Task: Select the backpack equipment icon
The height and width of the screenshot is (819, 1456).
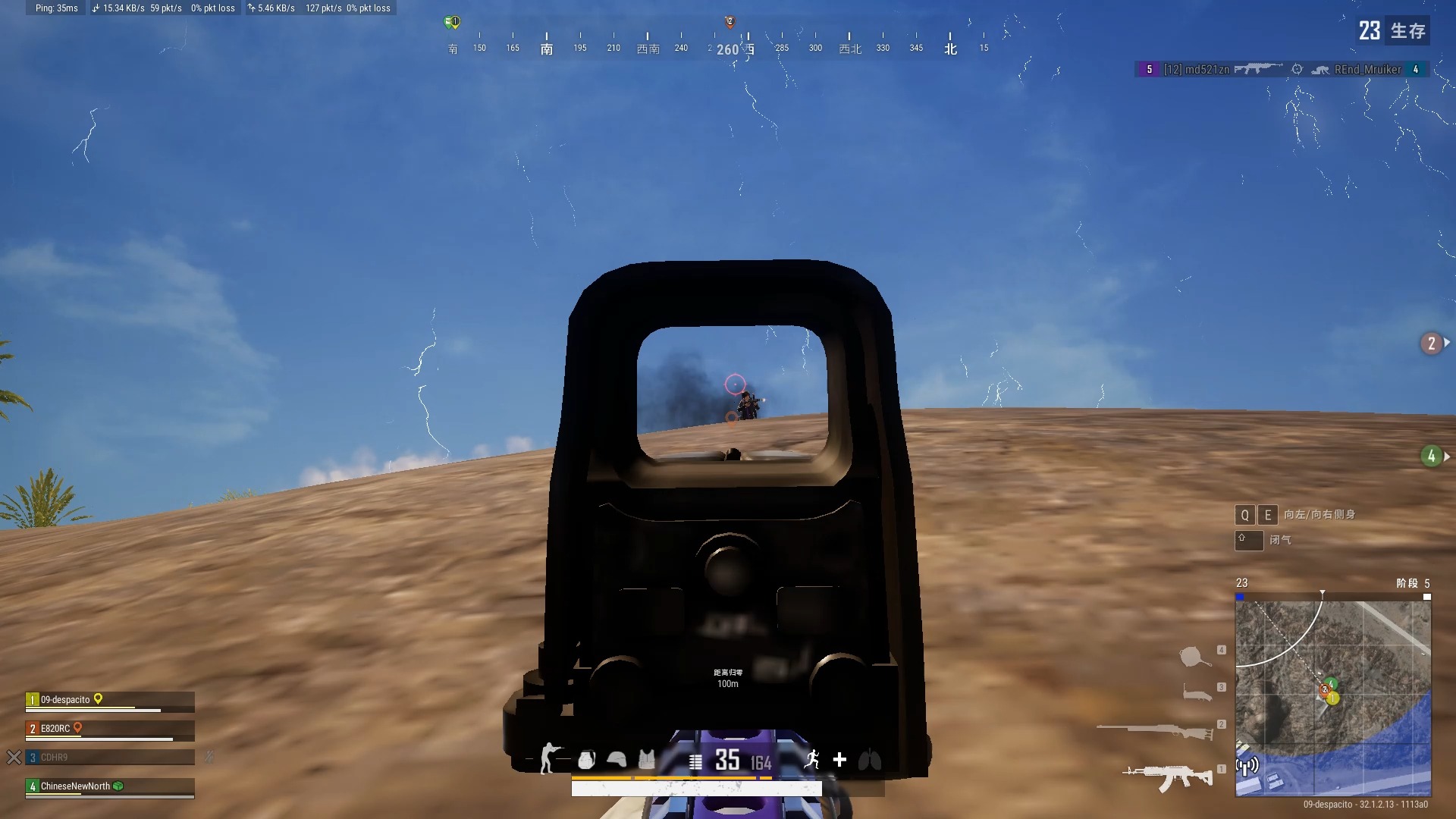Action: [586, 760]
